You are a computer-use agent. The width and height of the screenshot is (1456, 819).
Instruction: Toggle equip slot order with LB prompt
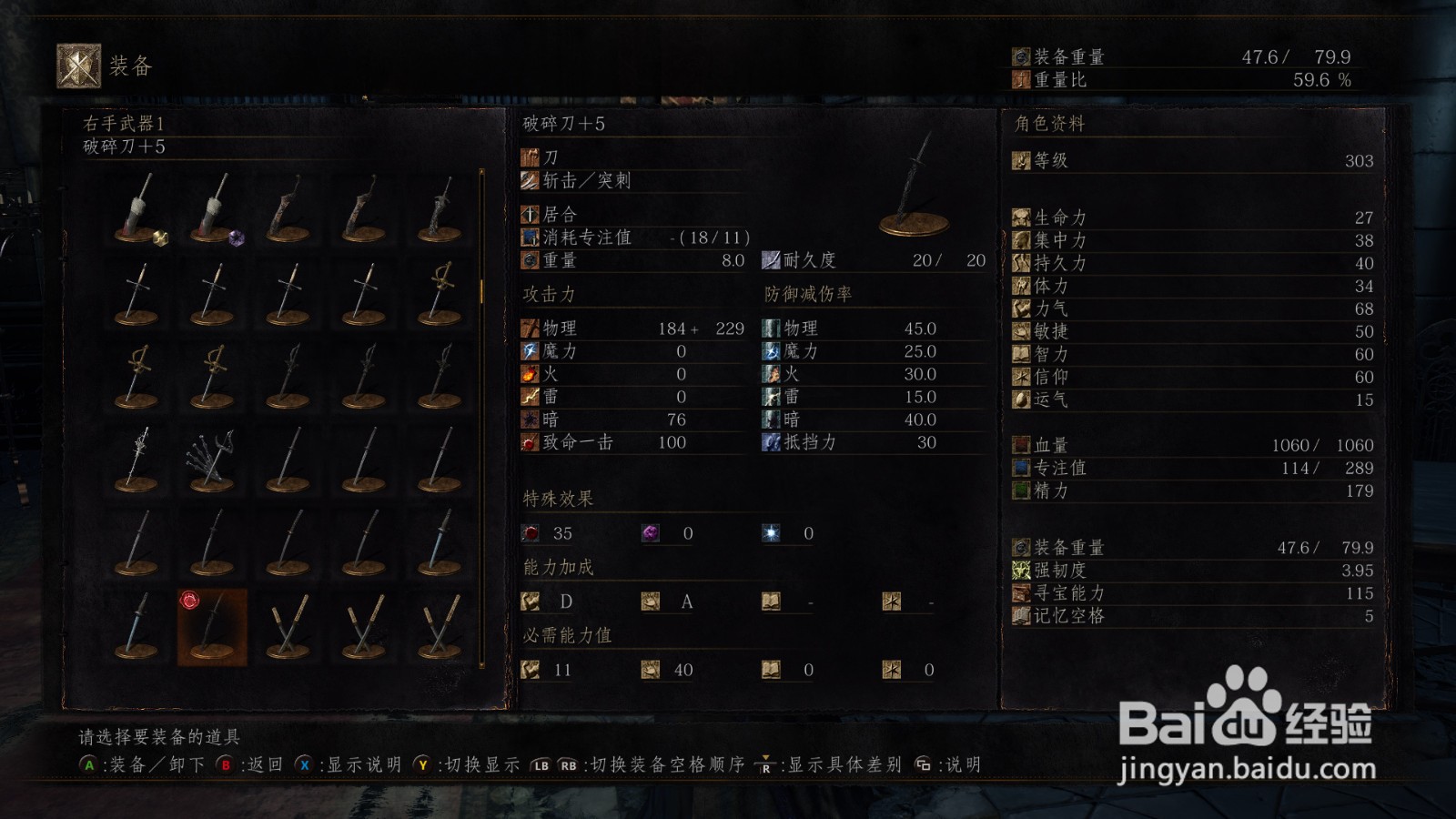coord(540,765)
